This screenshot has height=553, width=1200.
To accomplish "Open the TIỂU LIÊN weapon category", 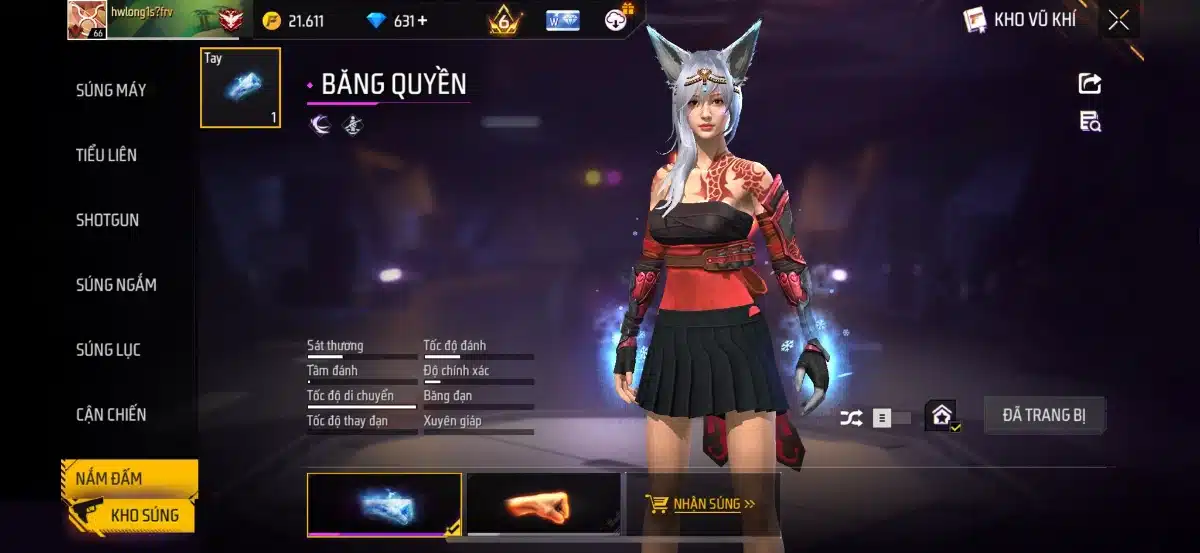I will click(x=106, y=155).
